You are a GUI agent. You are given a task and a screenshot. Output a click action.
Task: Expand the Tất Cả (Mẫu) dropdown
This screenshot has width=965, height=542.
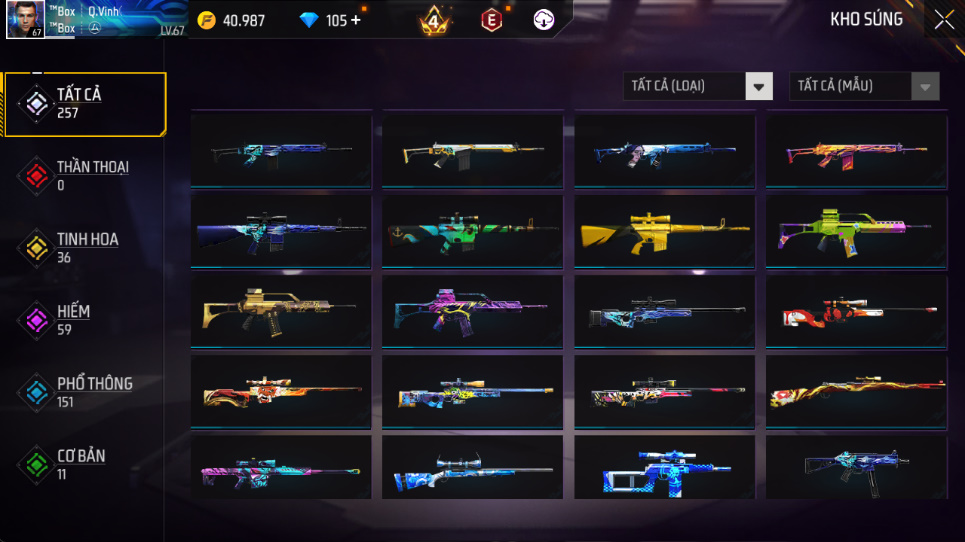click(864, 86)
